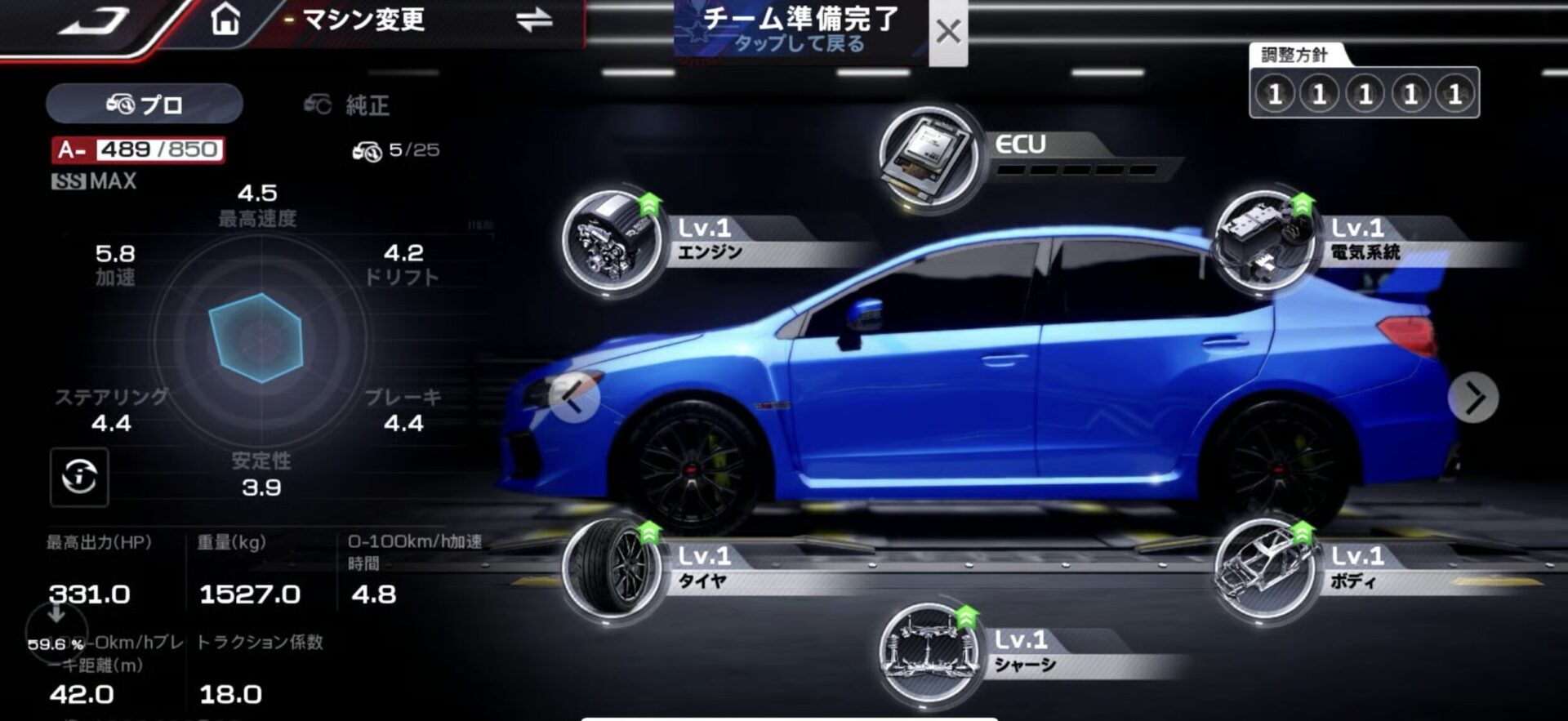Viewport: 1568px width, 721px height.
Task: Toggle the rightmost 調整方針 level badge
Action: 1455,92
